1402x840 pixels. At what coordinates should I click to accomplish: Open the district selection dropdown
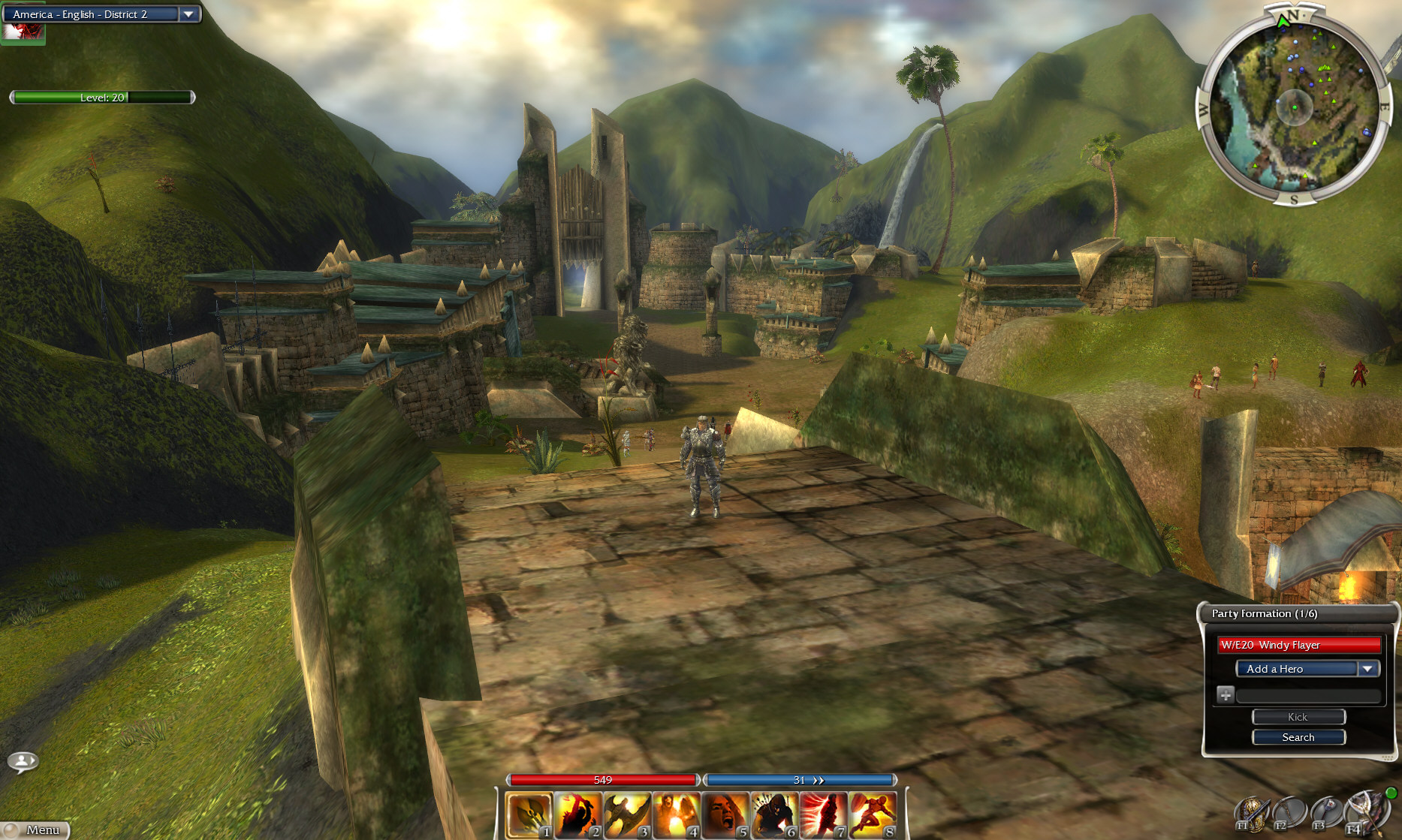tap(188, 14)
